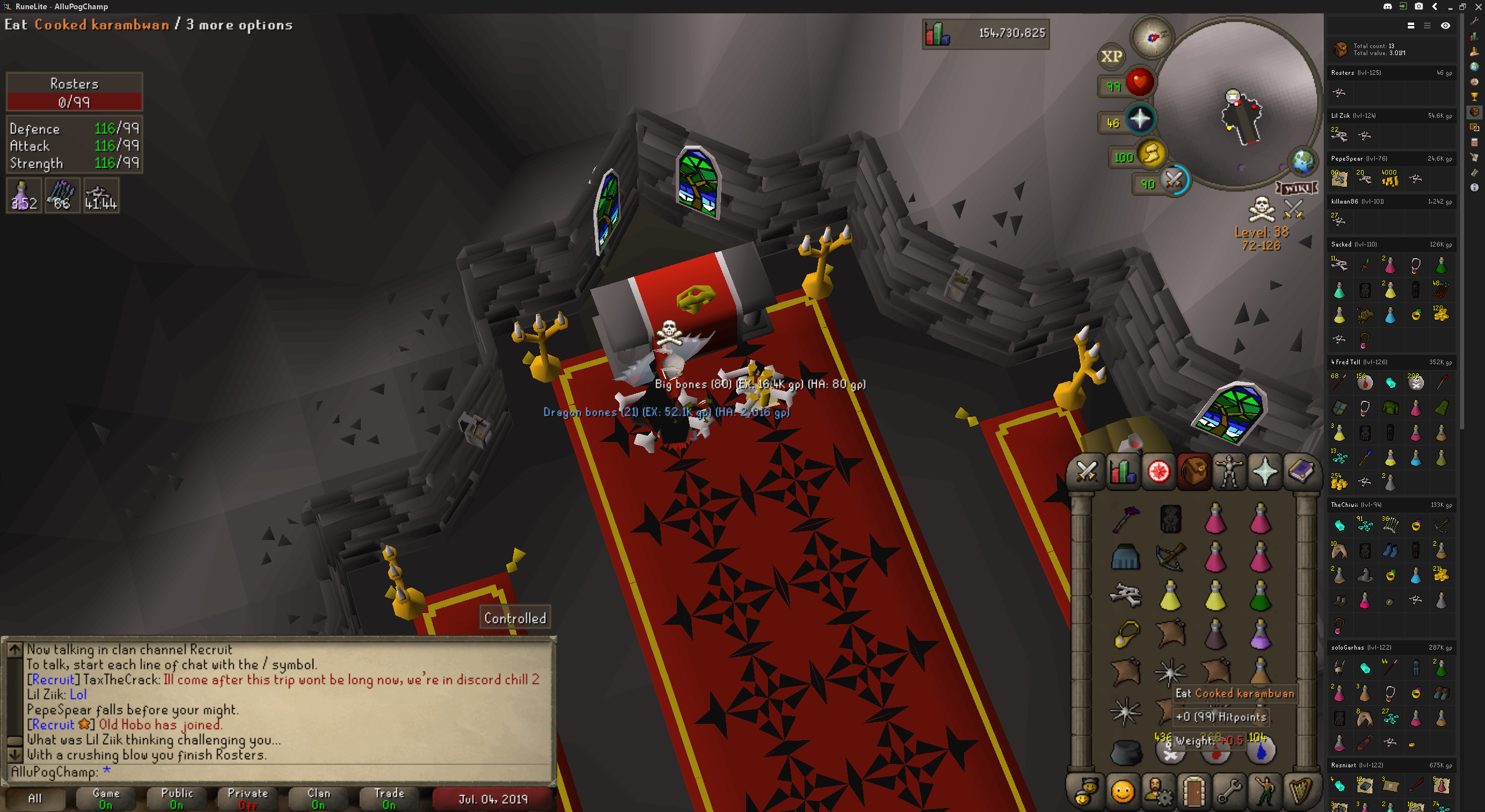Screen dimensions: 1485x812
Task: Click the crossbow in the inventory
Action: 1170,557
